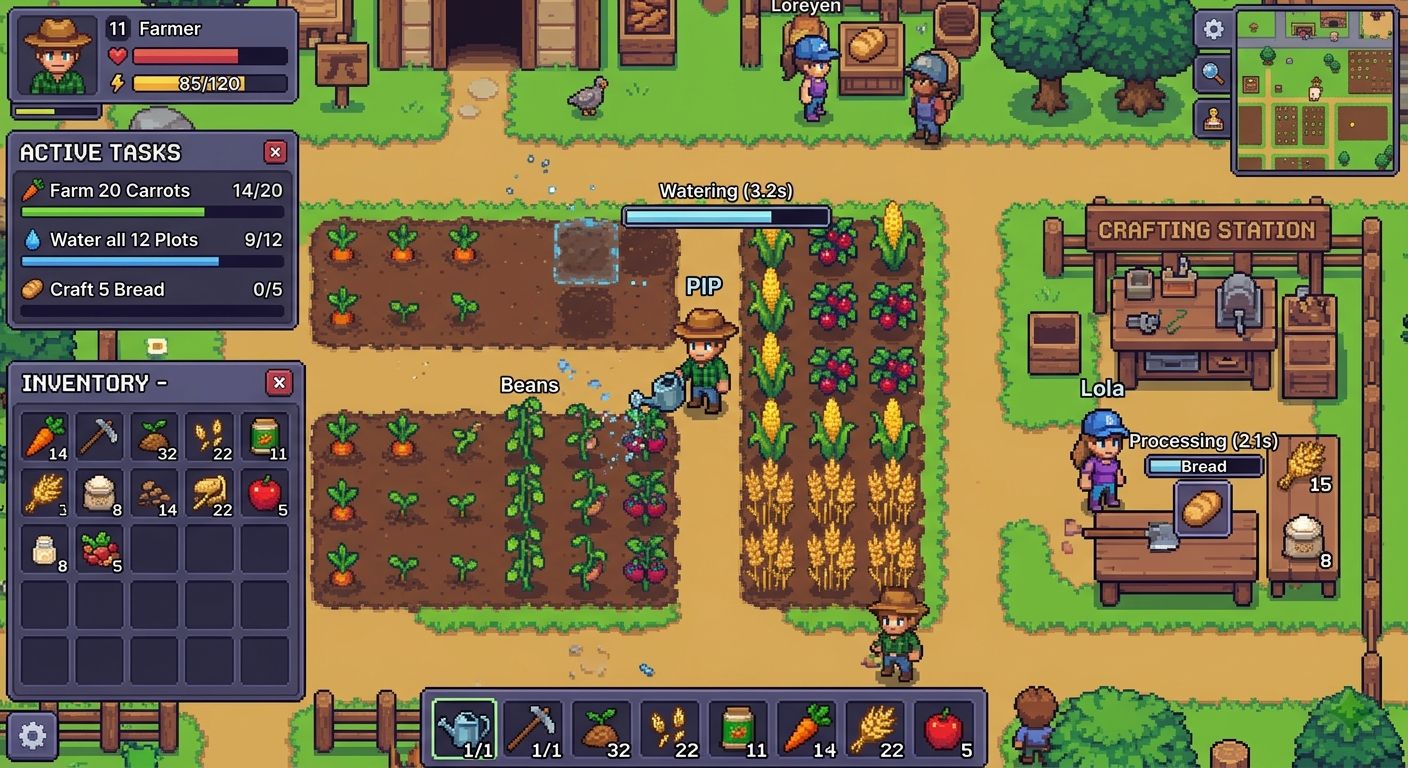
Task: Click the flour sack in the inventory
Action: pyautogui.click(x=100, y=493)
